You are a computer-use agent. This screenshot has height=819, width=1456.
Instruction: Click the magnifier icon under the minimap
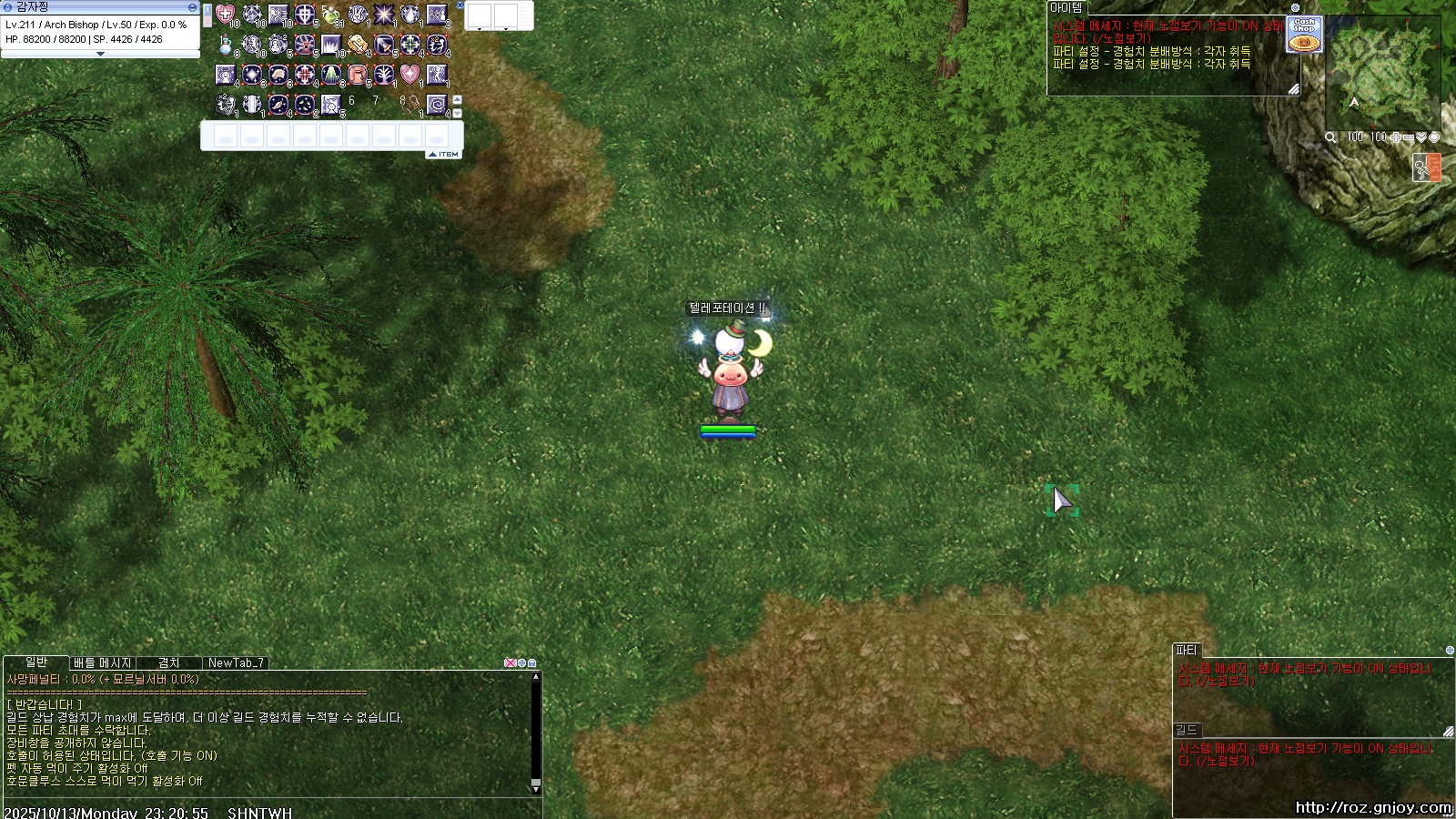tap(1330, 137)
